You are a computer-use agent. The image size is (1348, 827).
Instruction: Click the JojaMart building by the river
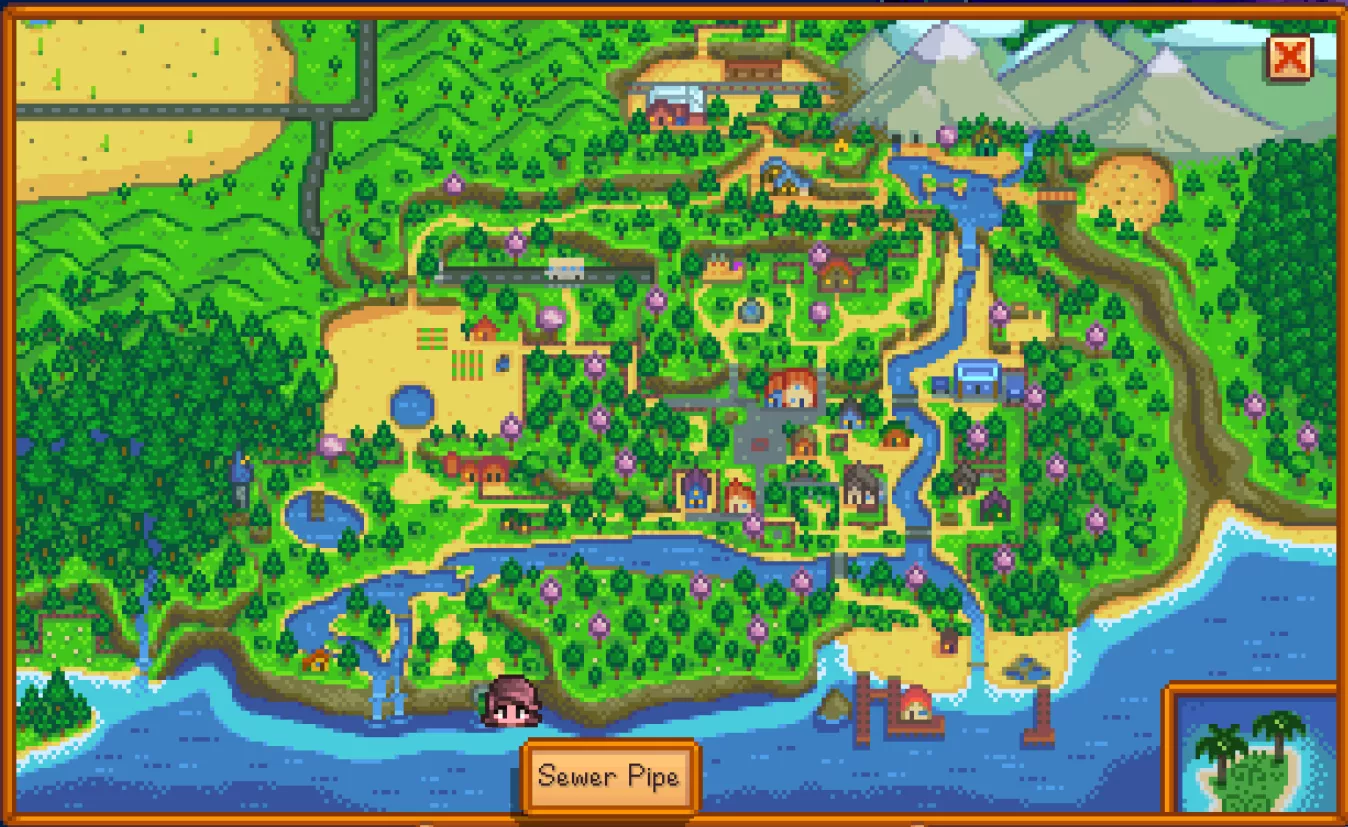click(976, 378)
